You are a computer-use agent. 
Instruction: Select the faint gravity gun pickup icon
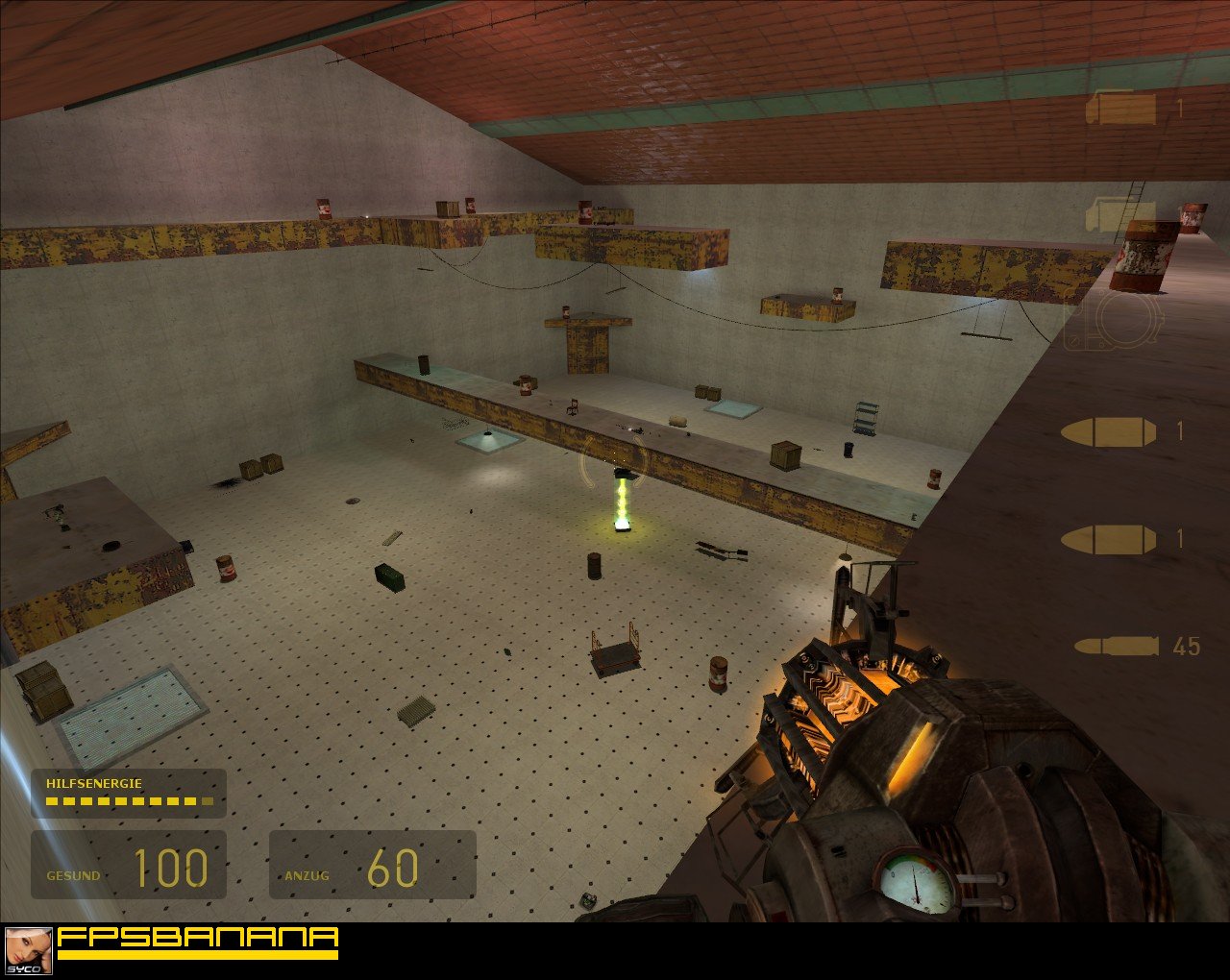1115,322
